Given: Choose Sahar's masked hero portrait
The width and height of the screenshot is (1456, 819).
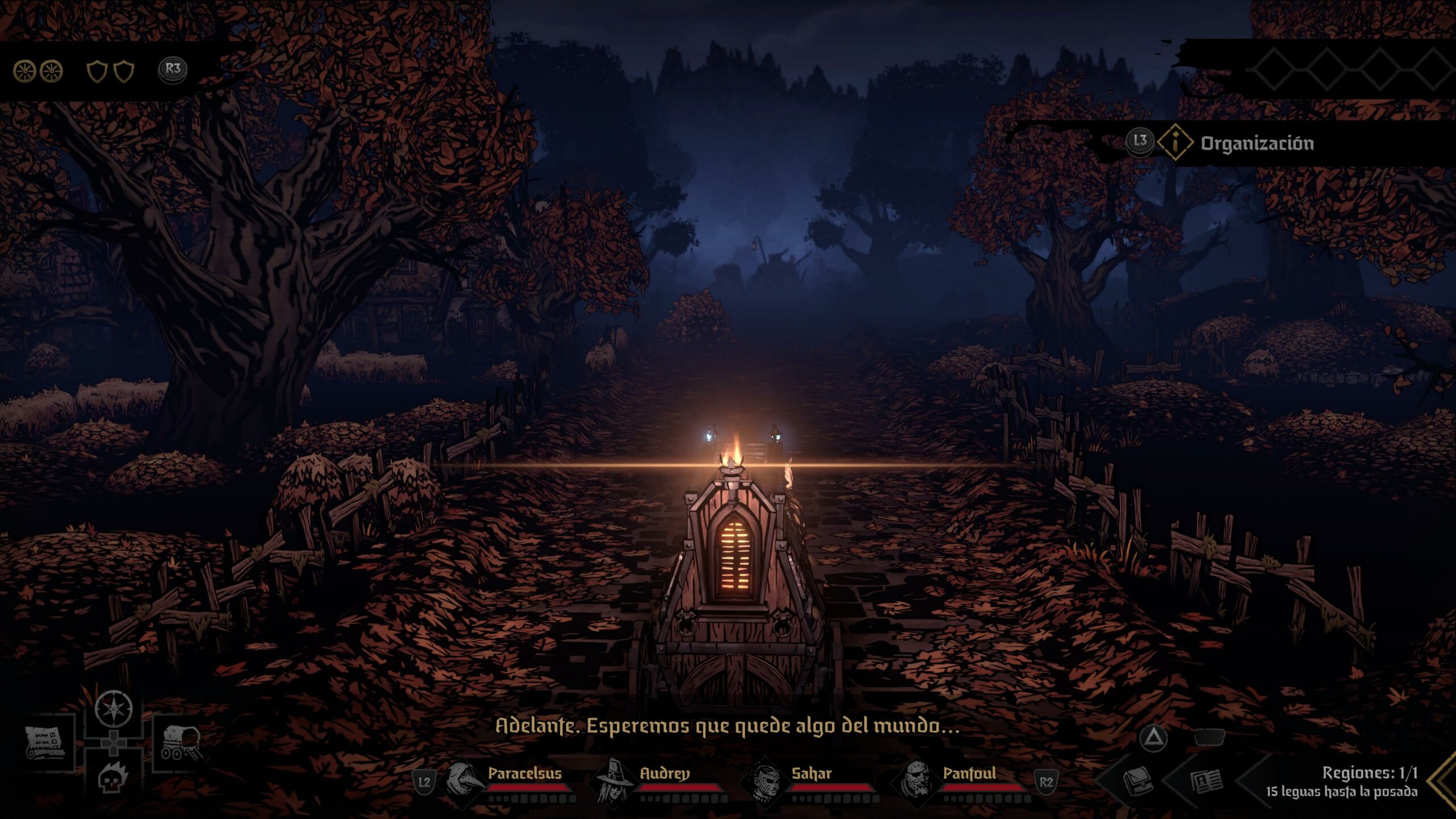Looking at the screenshot, I should coord(765,780).
